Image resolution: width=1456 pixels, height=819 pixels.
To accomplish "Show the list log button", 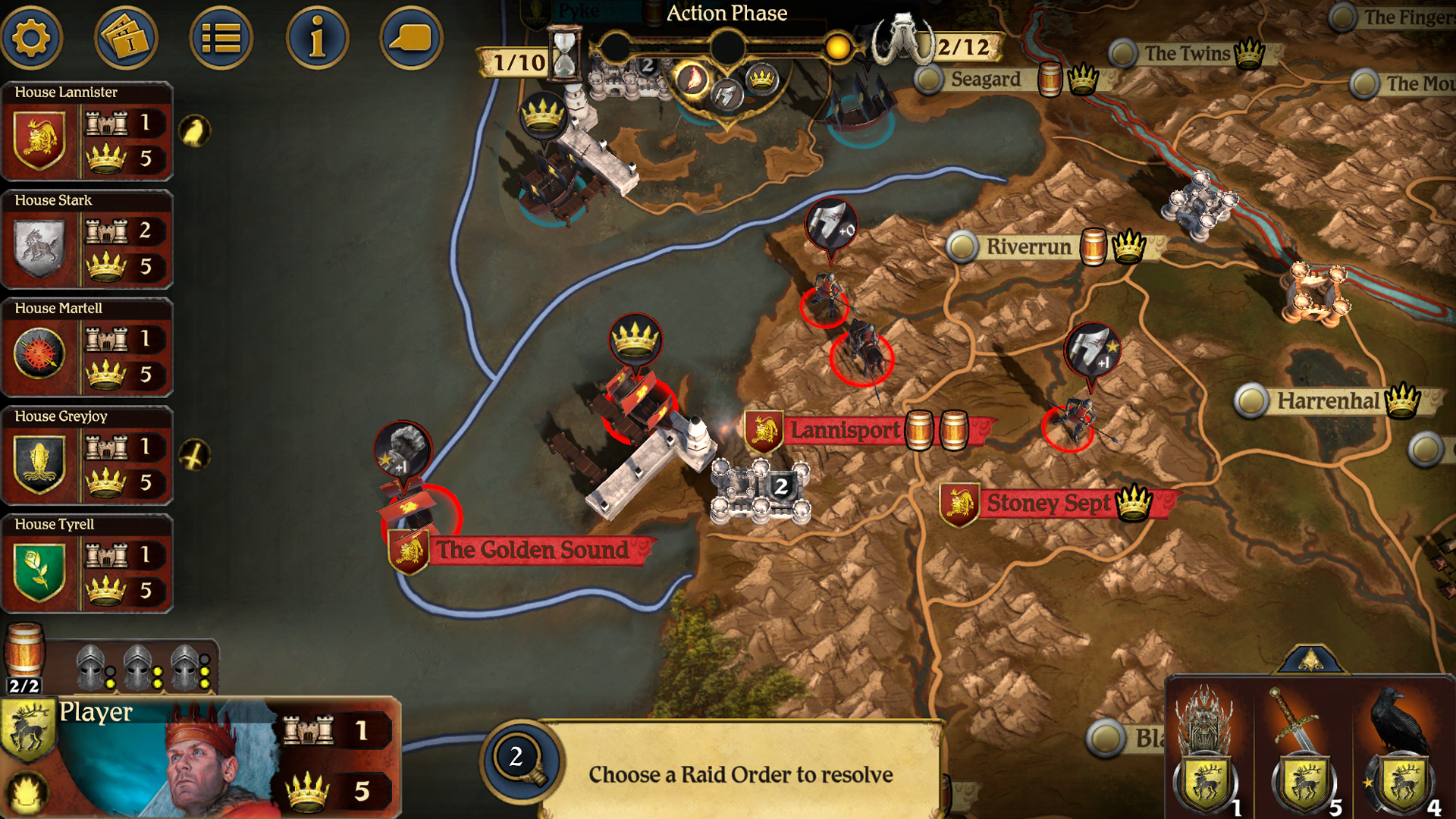I will [x=221, y=38].
